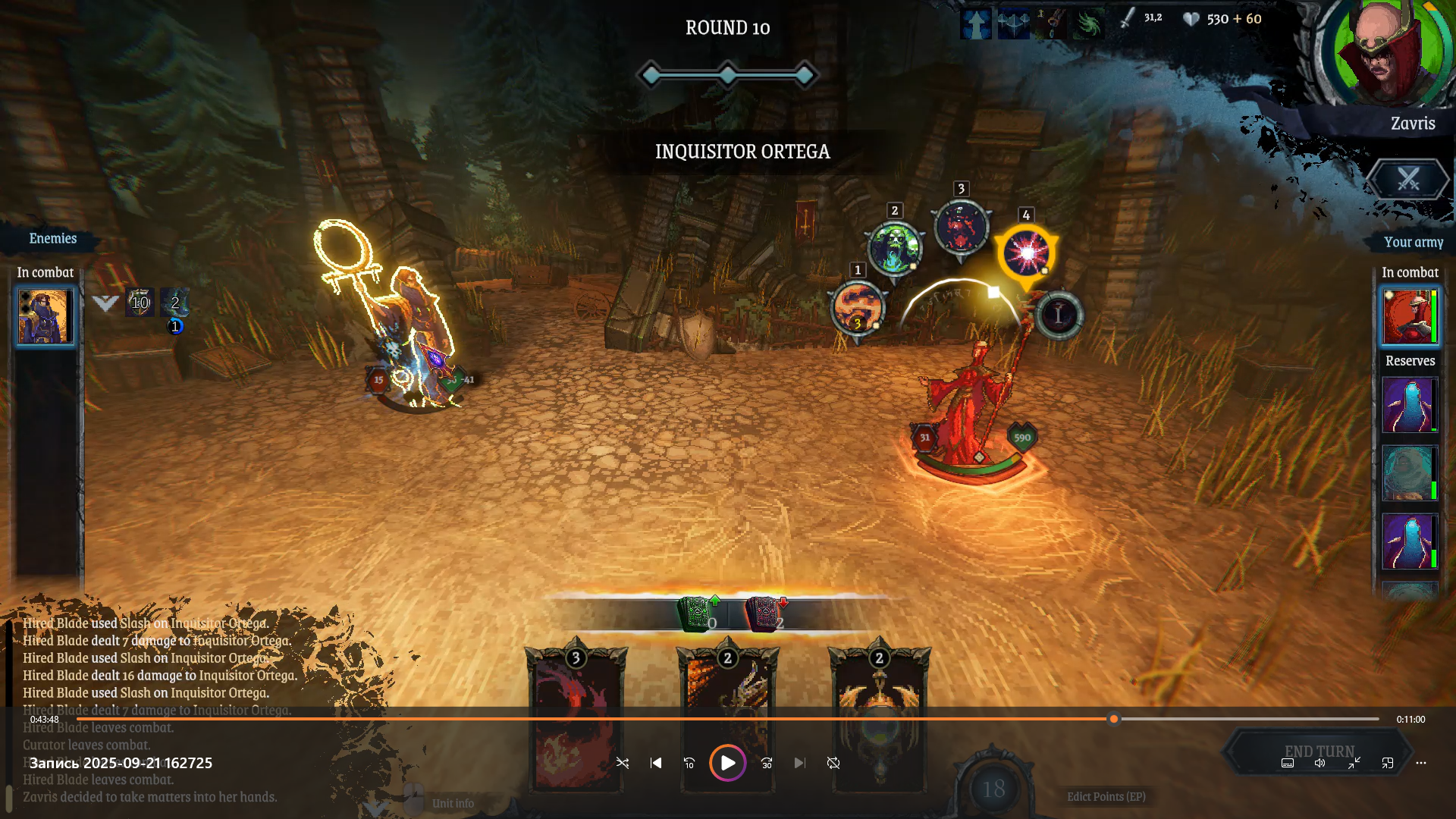
Task: Skip forward 30 seconds in the video
Action: pyautogui.click(x=767, y=763)
